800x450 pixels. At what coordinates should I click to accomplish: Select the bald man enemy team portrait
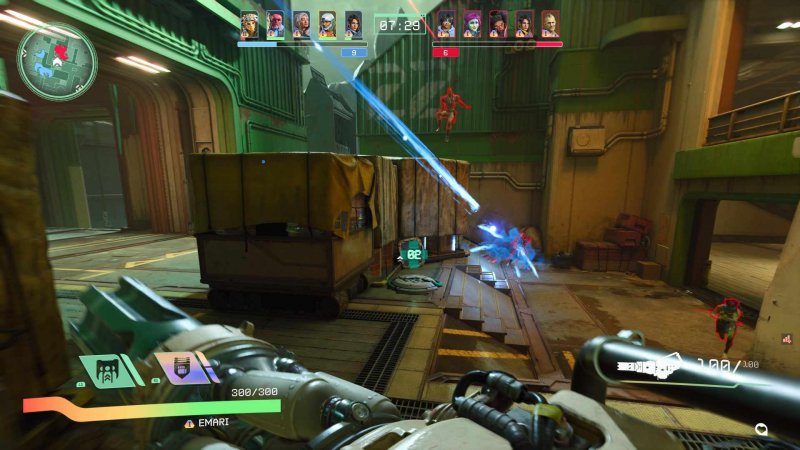coord(550,24)
